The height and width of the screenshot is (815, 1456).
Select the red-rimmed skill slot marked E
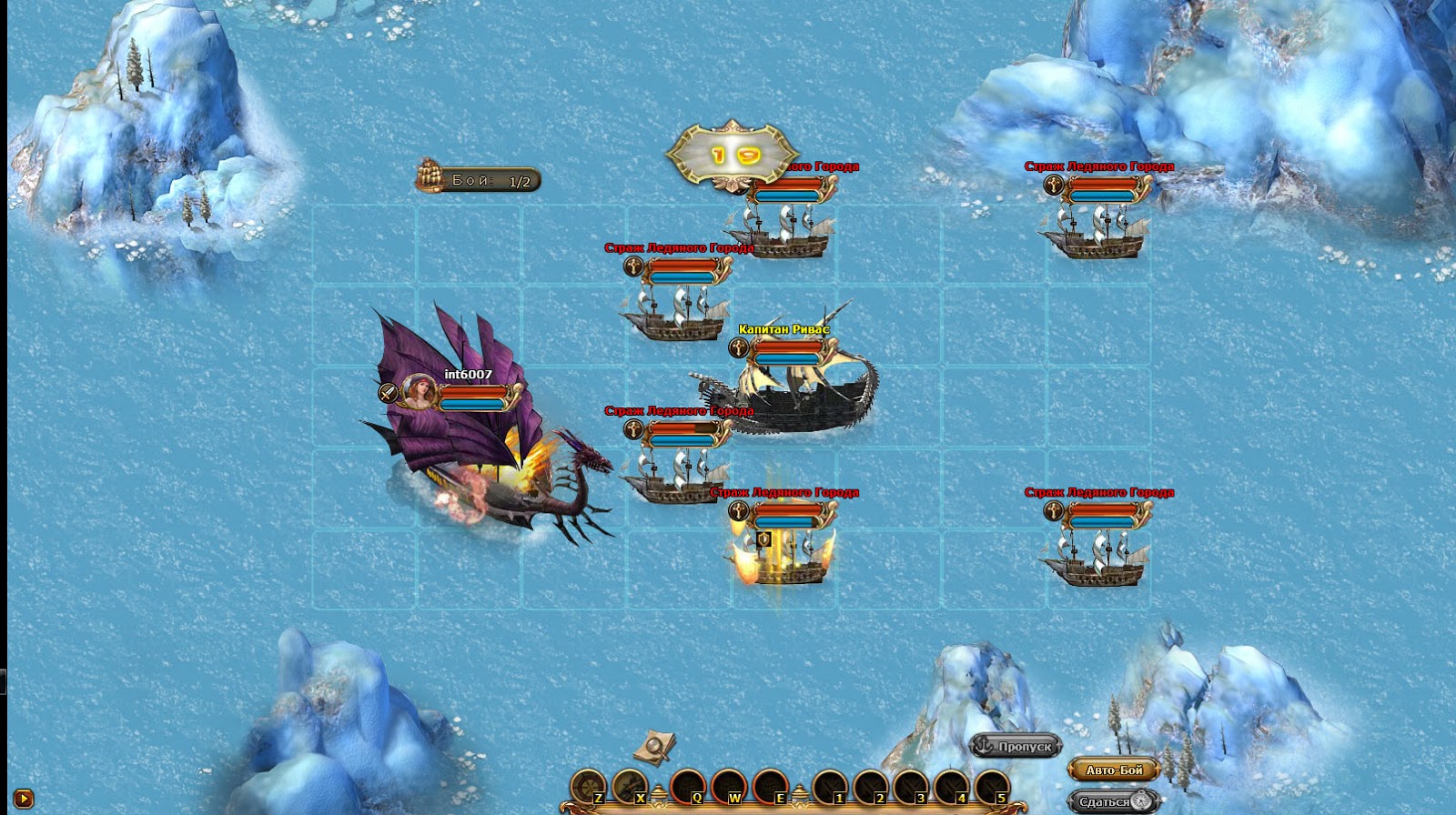point(770,785)
